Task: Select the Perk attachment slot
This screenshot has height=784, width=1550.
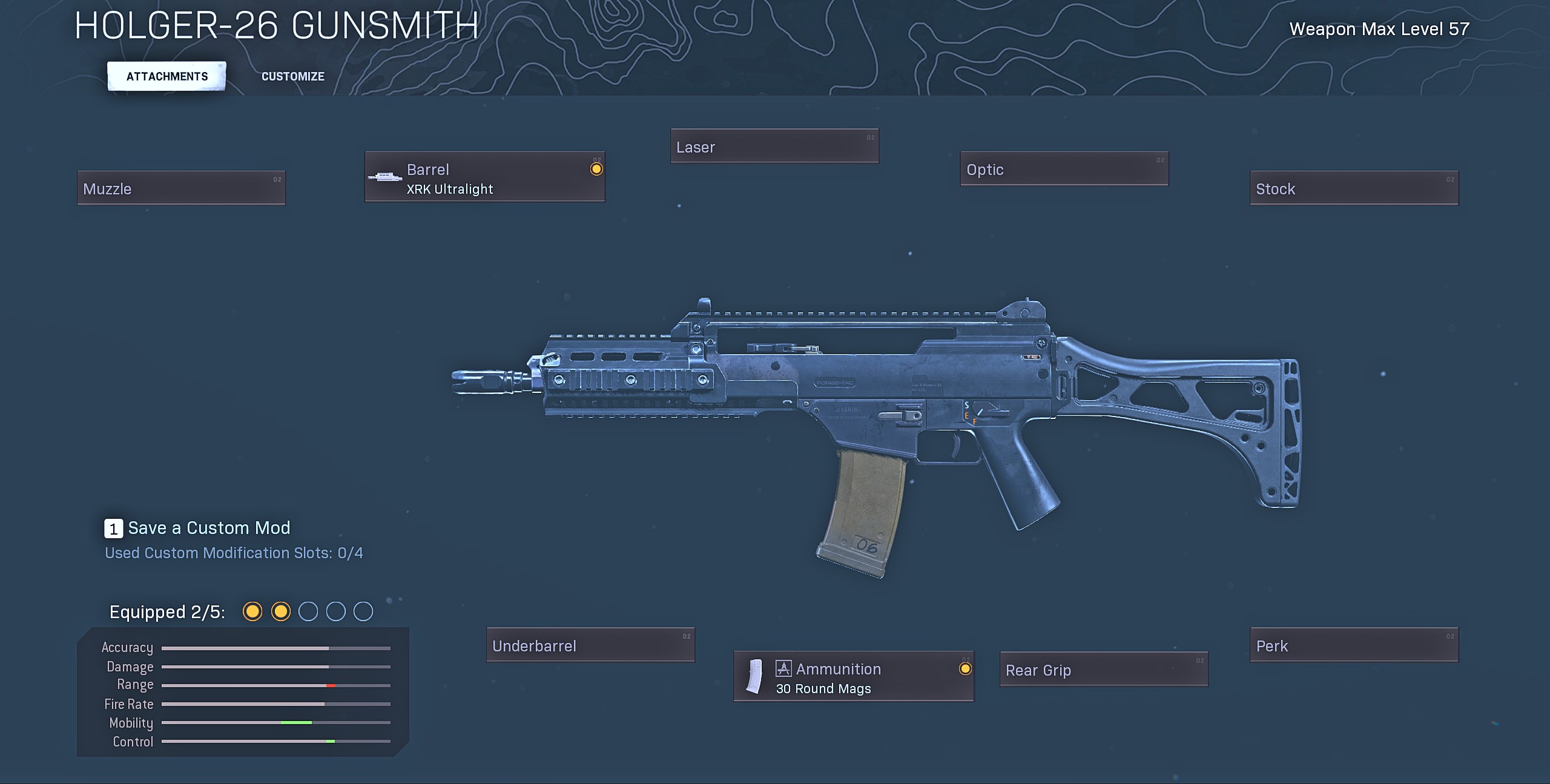Action: point(1354,645)
